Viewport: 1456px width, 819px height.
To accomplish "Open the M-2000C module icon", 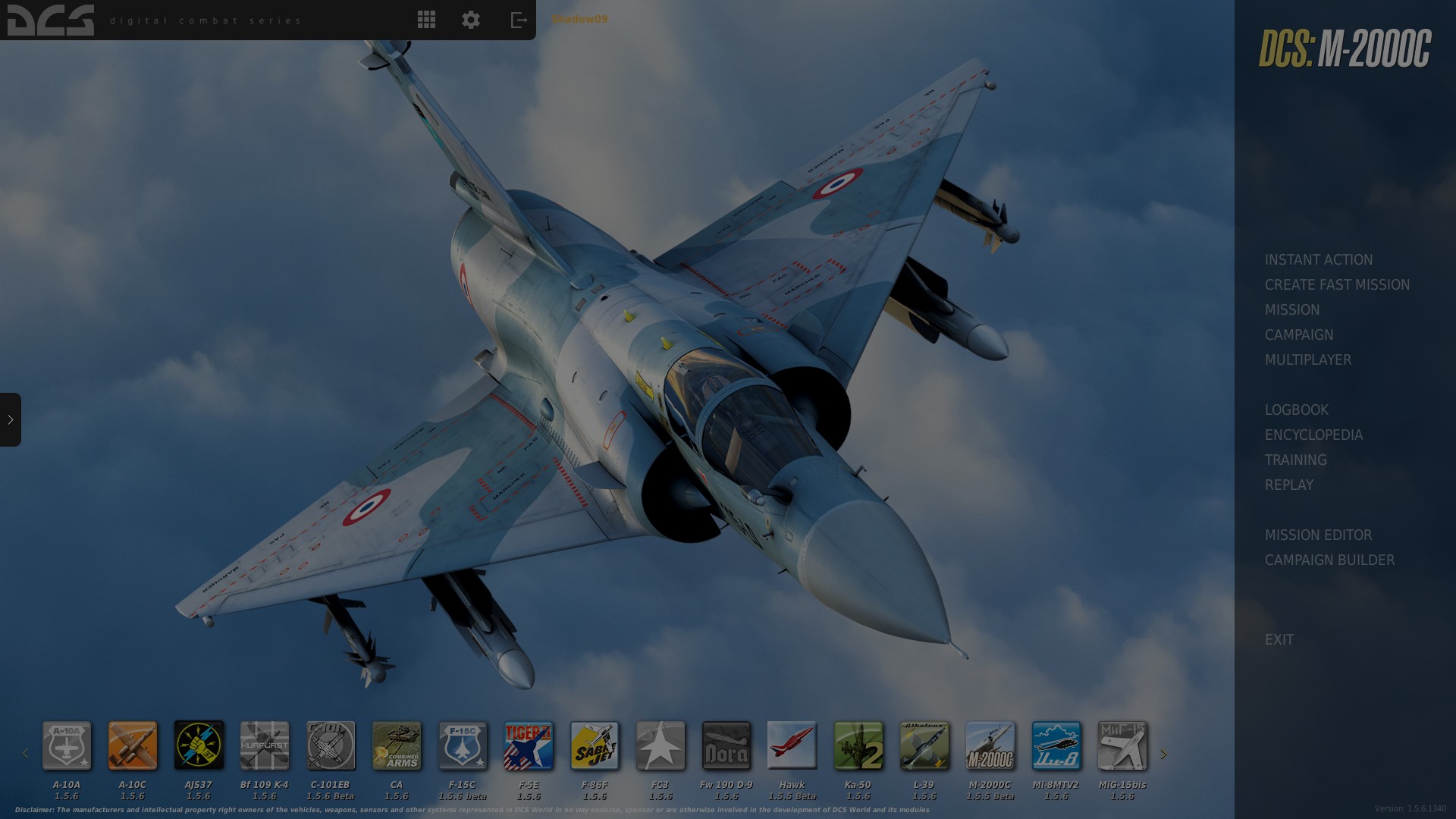I will pos(990,747).
